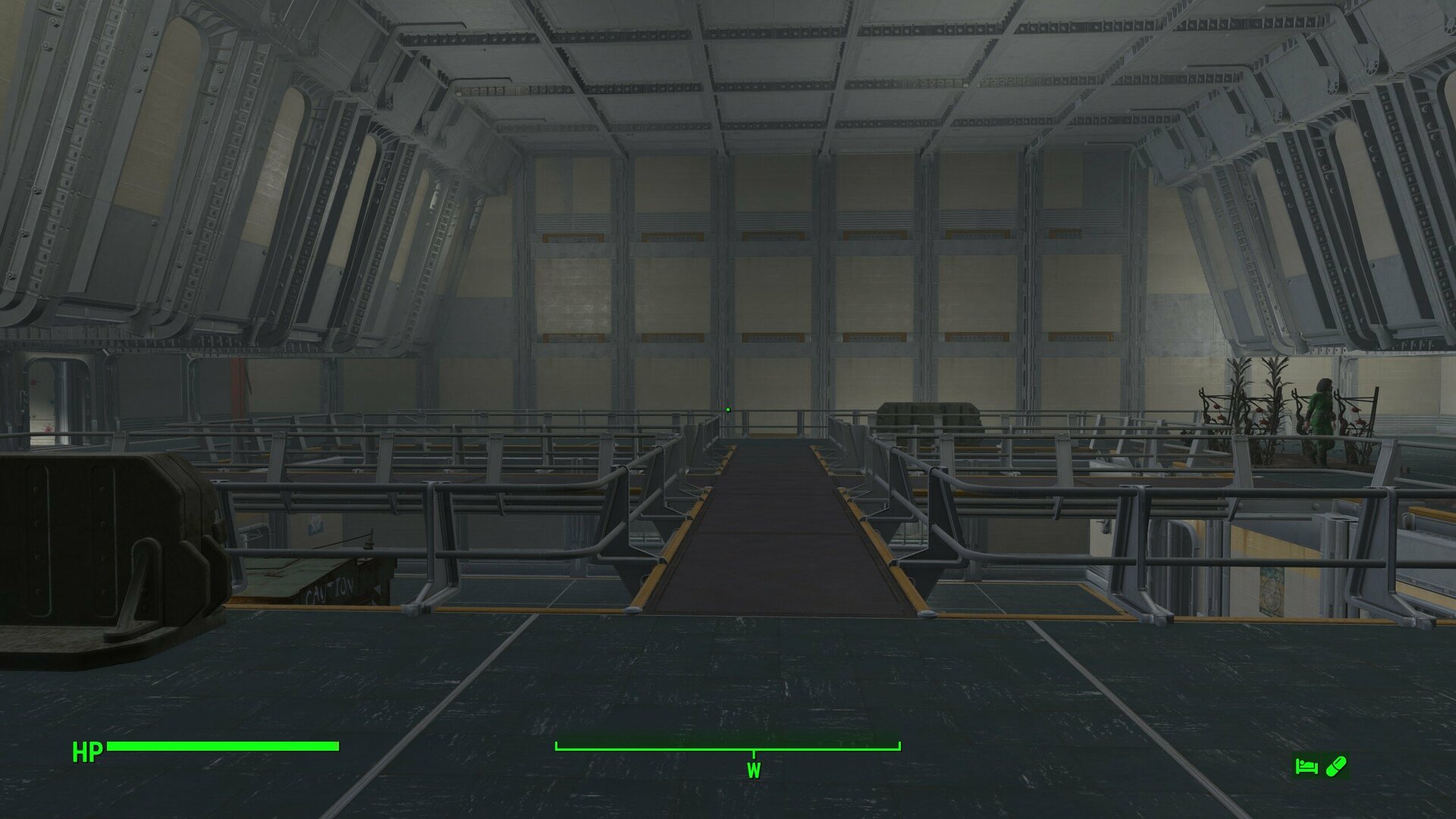Click the bed sleep status icon

[1307, 766]
